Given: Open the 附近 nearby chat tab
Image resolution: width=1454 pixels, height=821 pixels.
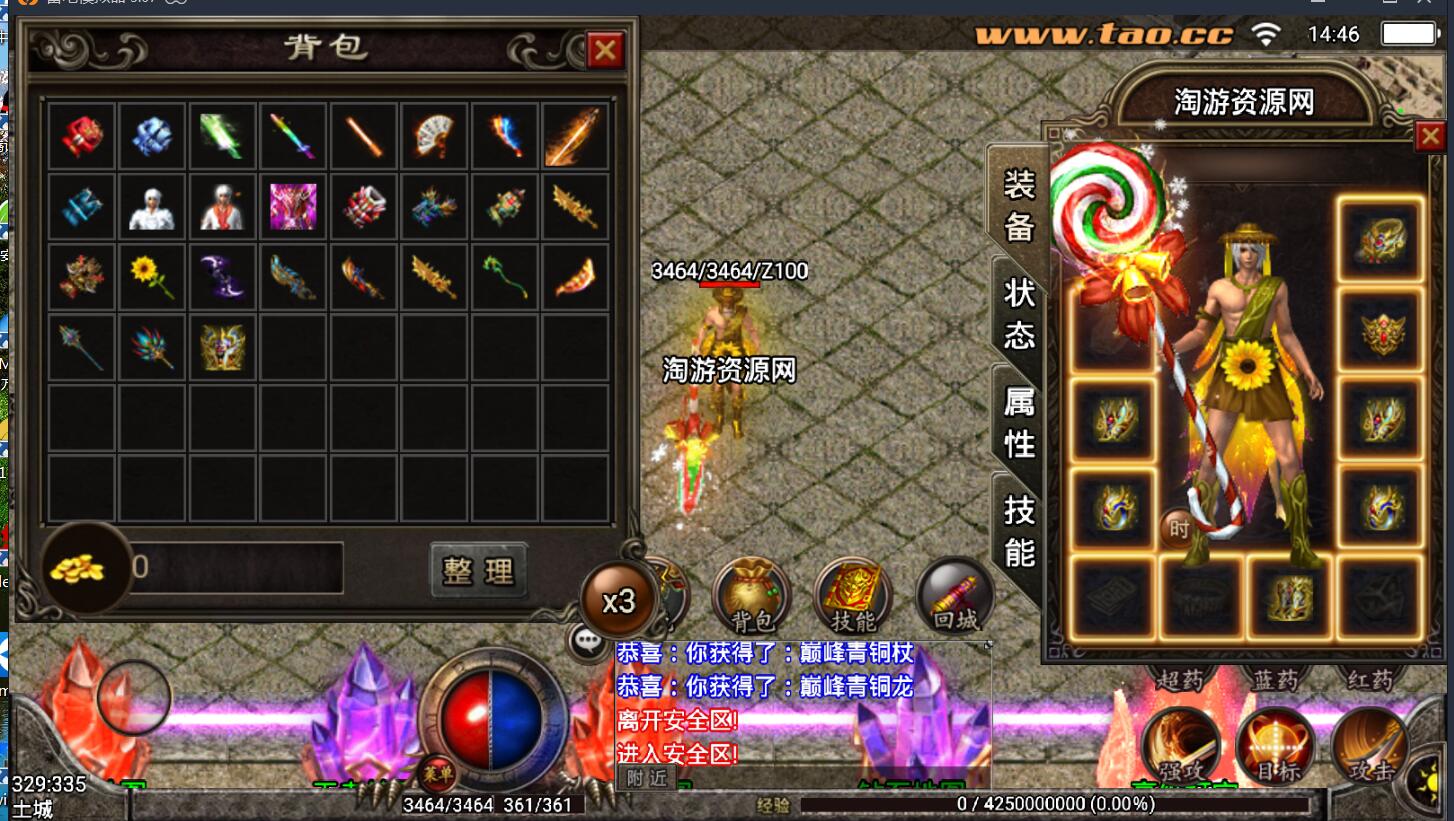Looking at the screenshot, I should point(646,778).
